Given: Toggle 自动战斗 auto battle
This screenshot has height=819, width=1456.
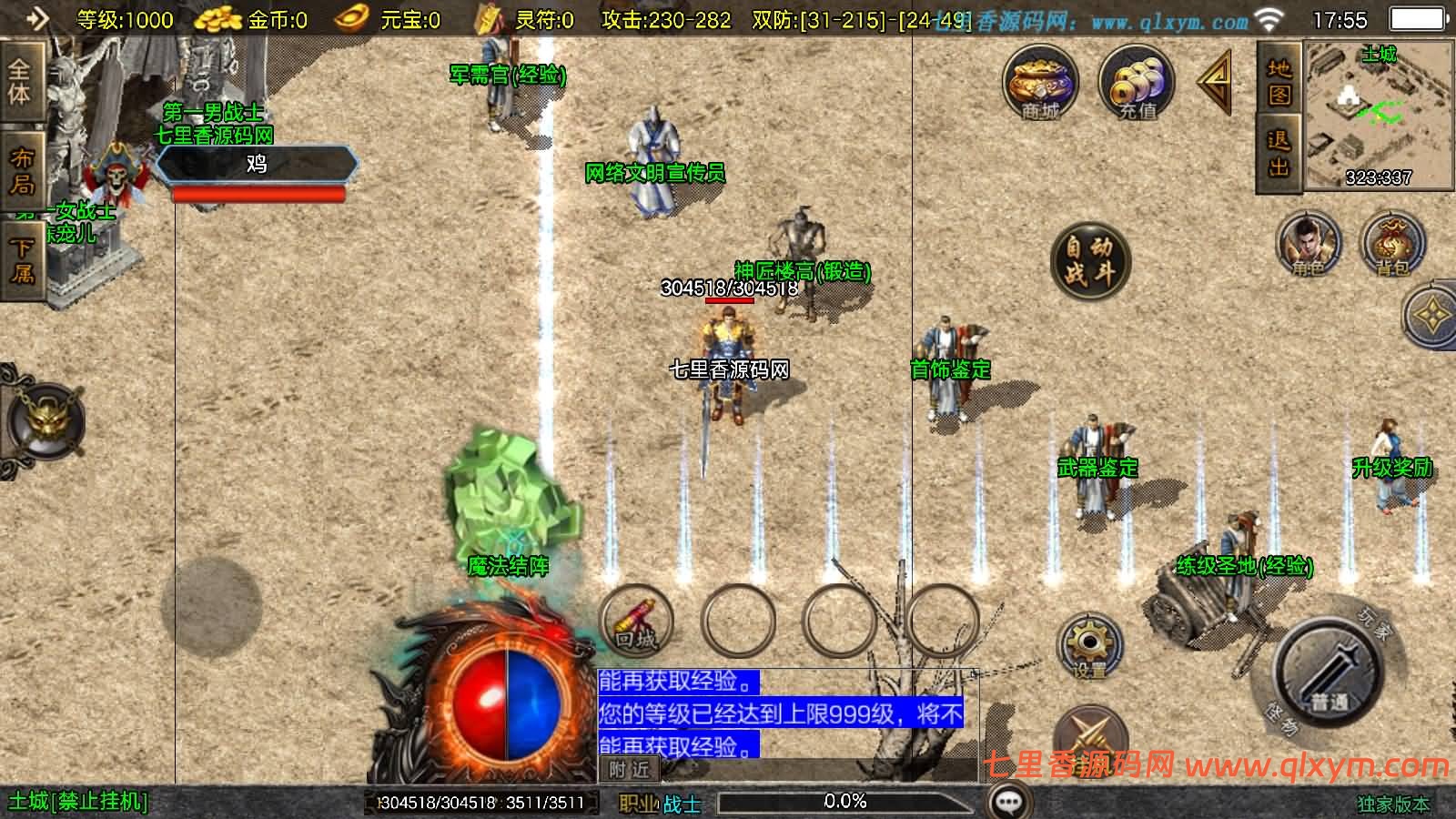Looking at the screenshot, I should 1089,261.
